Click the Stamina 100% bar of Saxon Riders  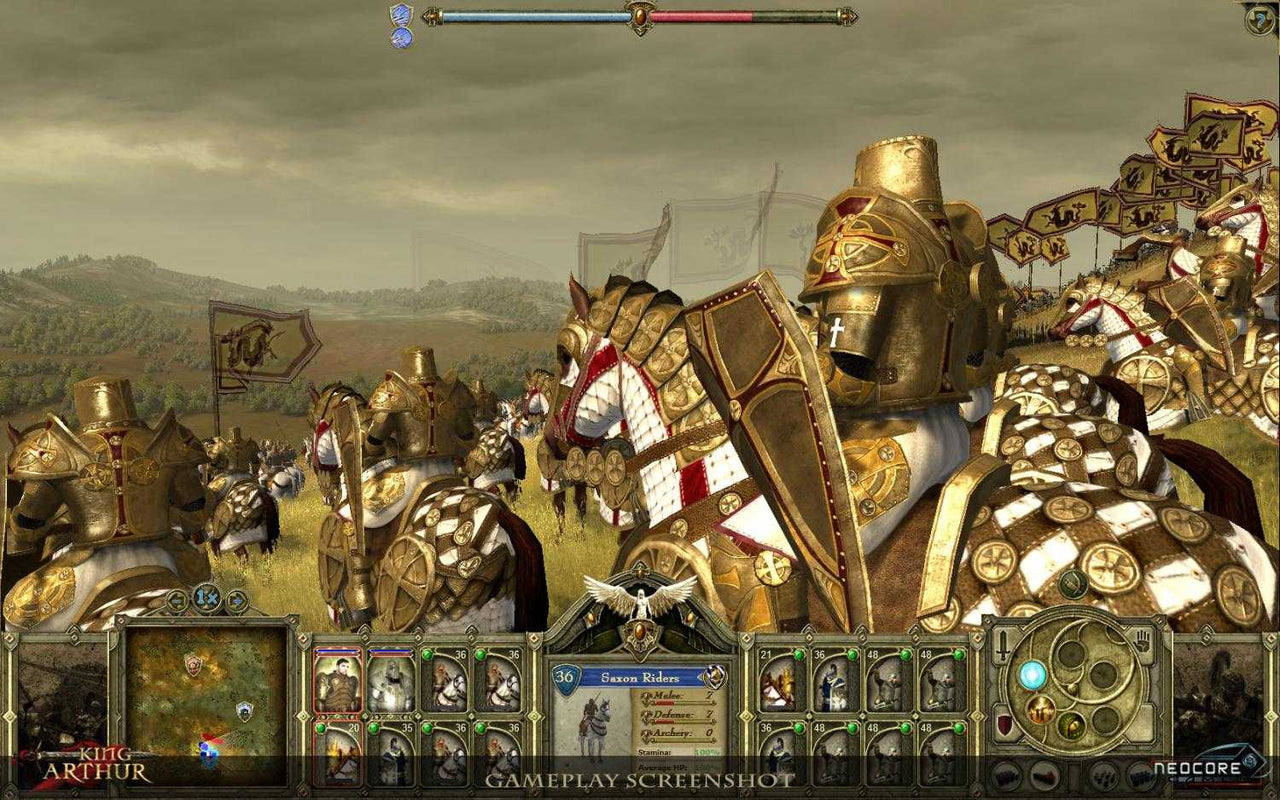point(678,752)
